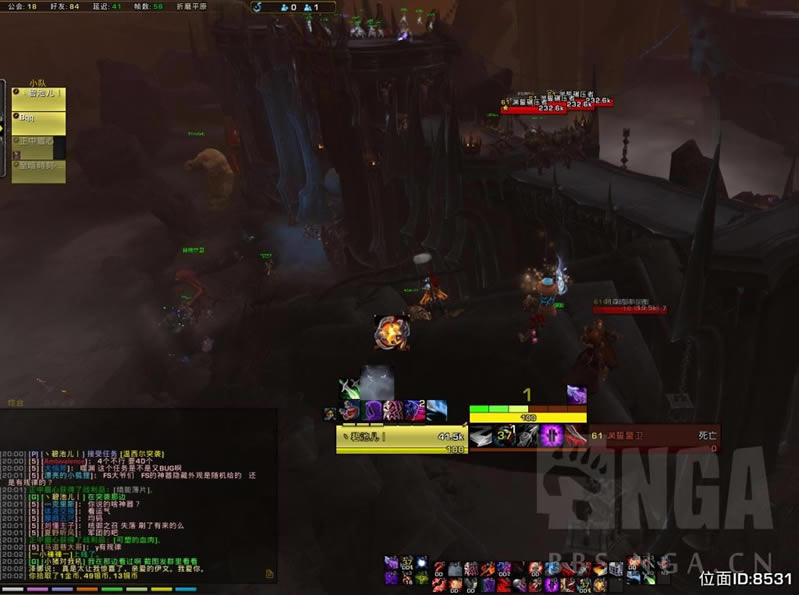The height and width of the screenshot is (595, 799).
Task: Open the 公会 guild info at top
Action: (19, 6)
